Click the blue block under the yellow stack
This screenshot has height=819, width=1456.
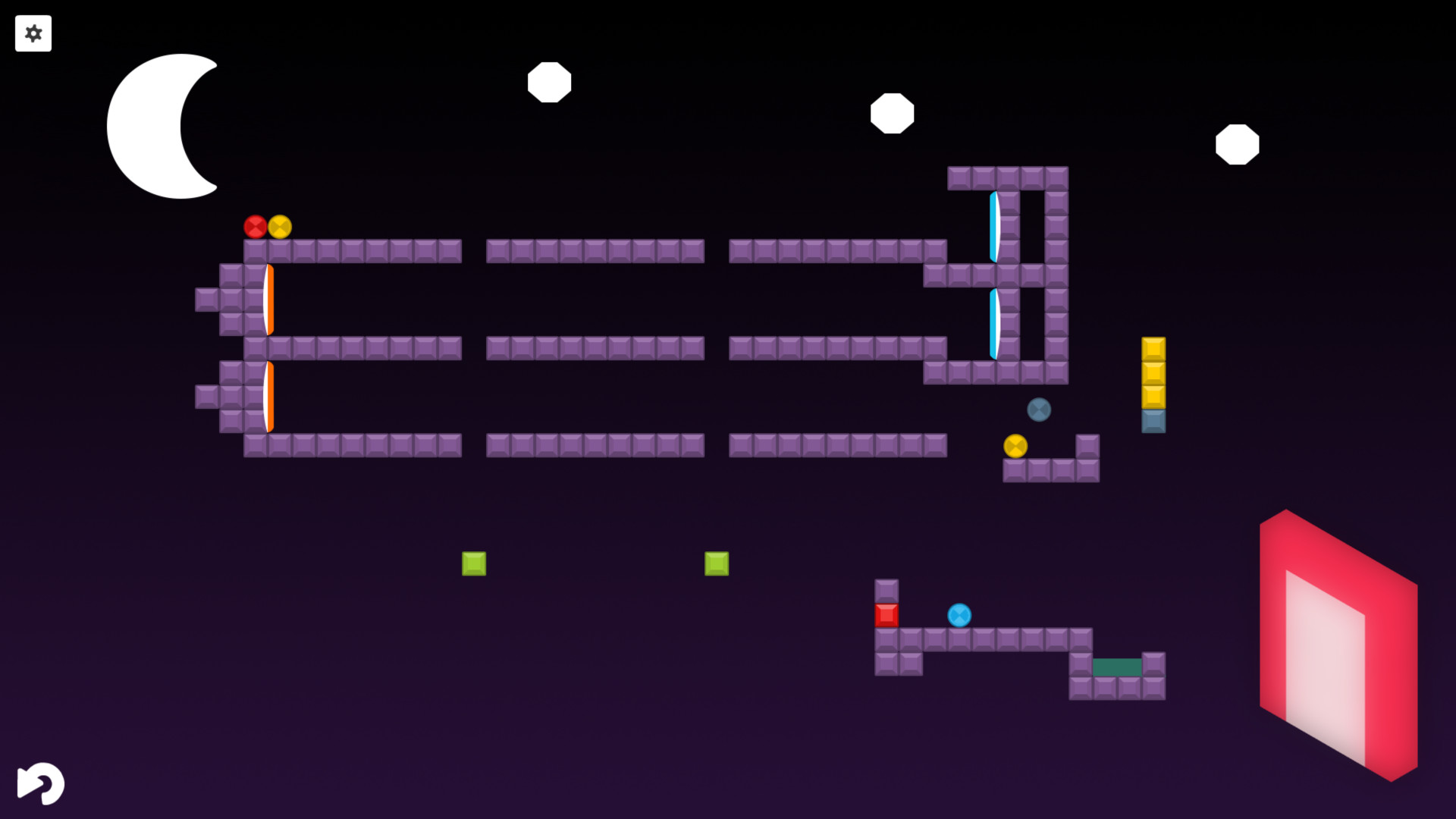[1152, 422]
